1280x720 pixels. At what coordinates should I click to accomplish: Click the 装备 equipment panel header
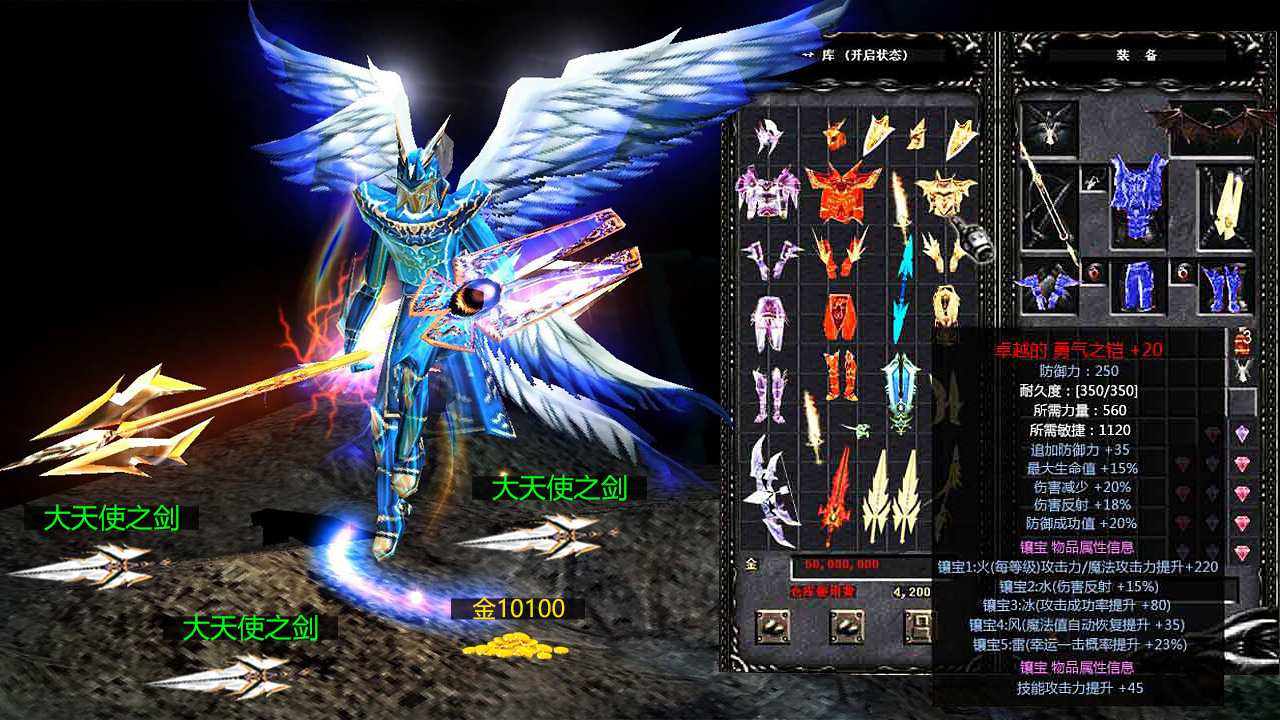[1140, 52]
